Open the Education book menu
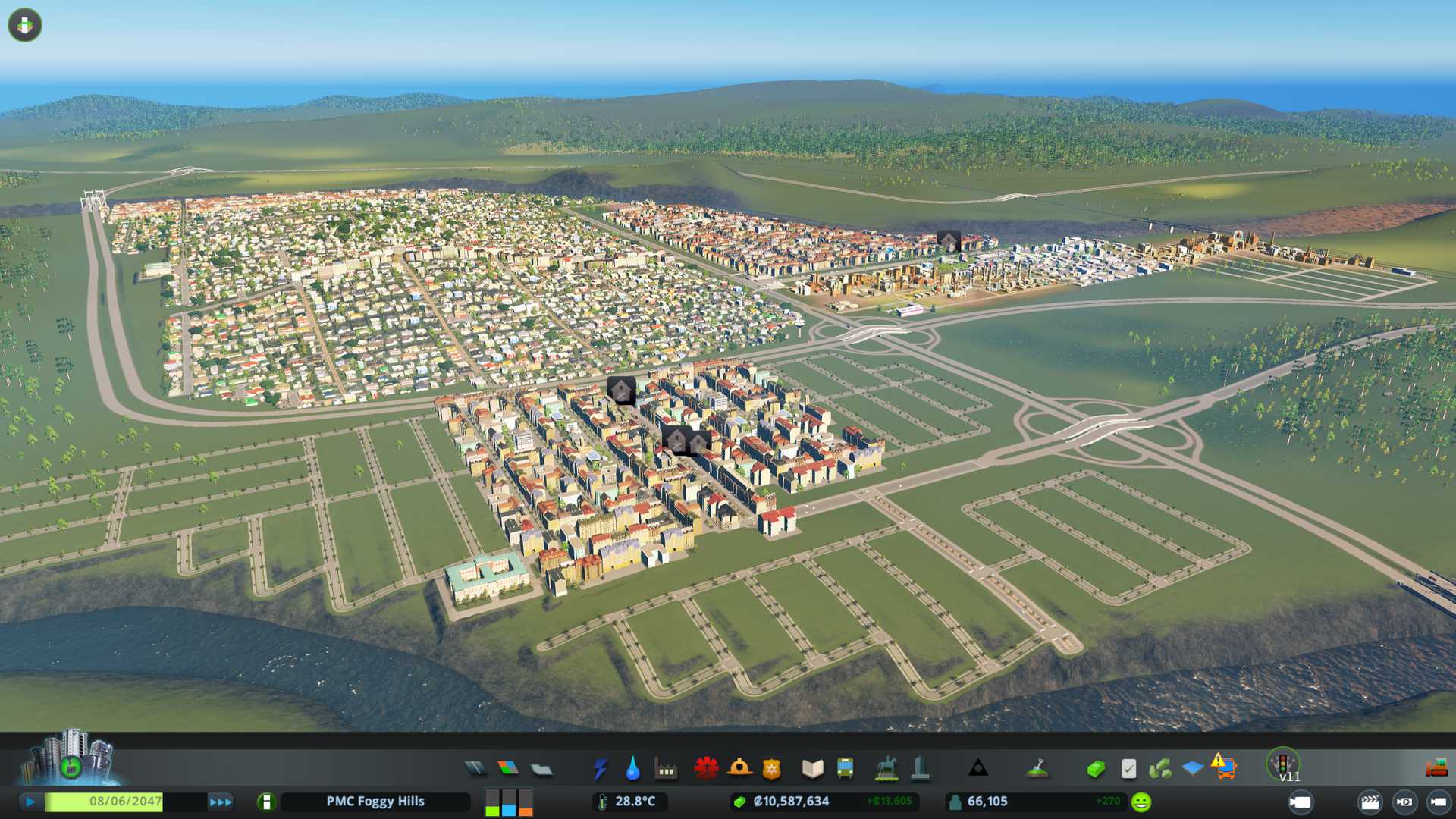This screenshot has width=1456, height=819. 812,769
